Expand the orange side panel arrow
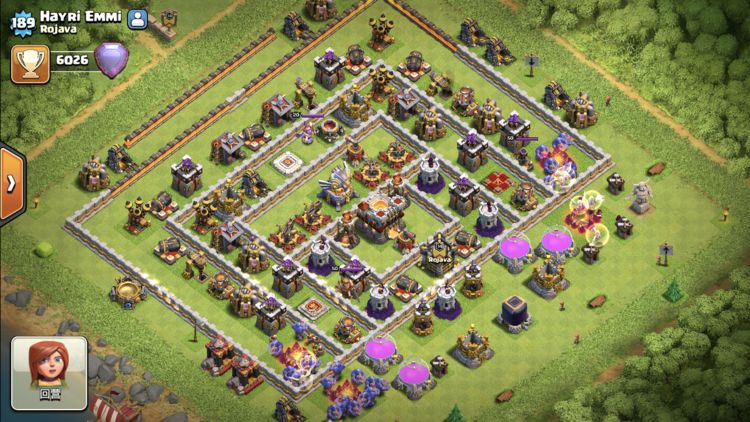The width and height of the screenshot is (750, 422). (10, 184)
